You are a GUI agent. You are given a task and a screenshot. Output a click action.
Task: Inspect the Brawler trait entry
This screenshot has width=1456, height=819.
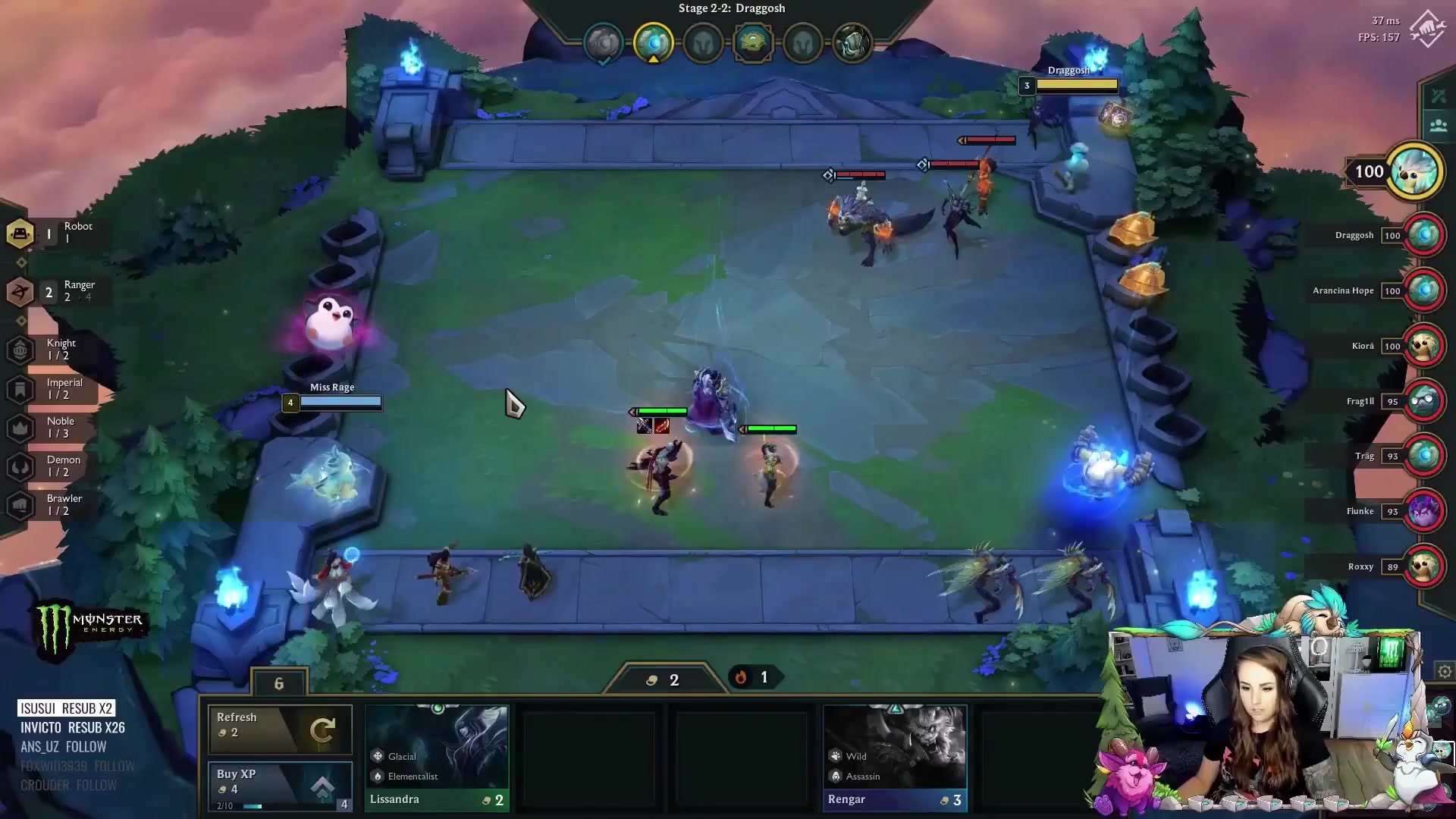[55, 505]
